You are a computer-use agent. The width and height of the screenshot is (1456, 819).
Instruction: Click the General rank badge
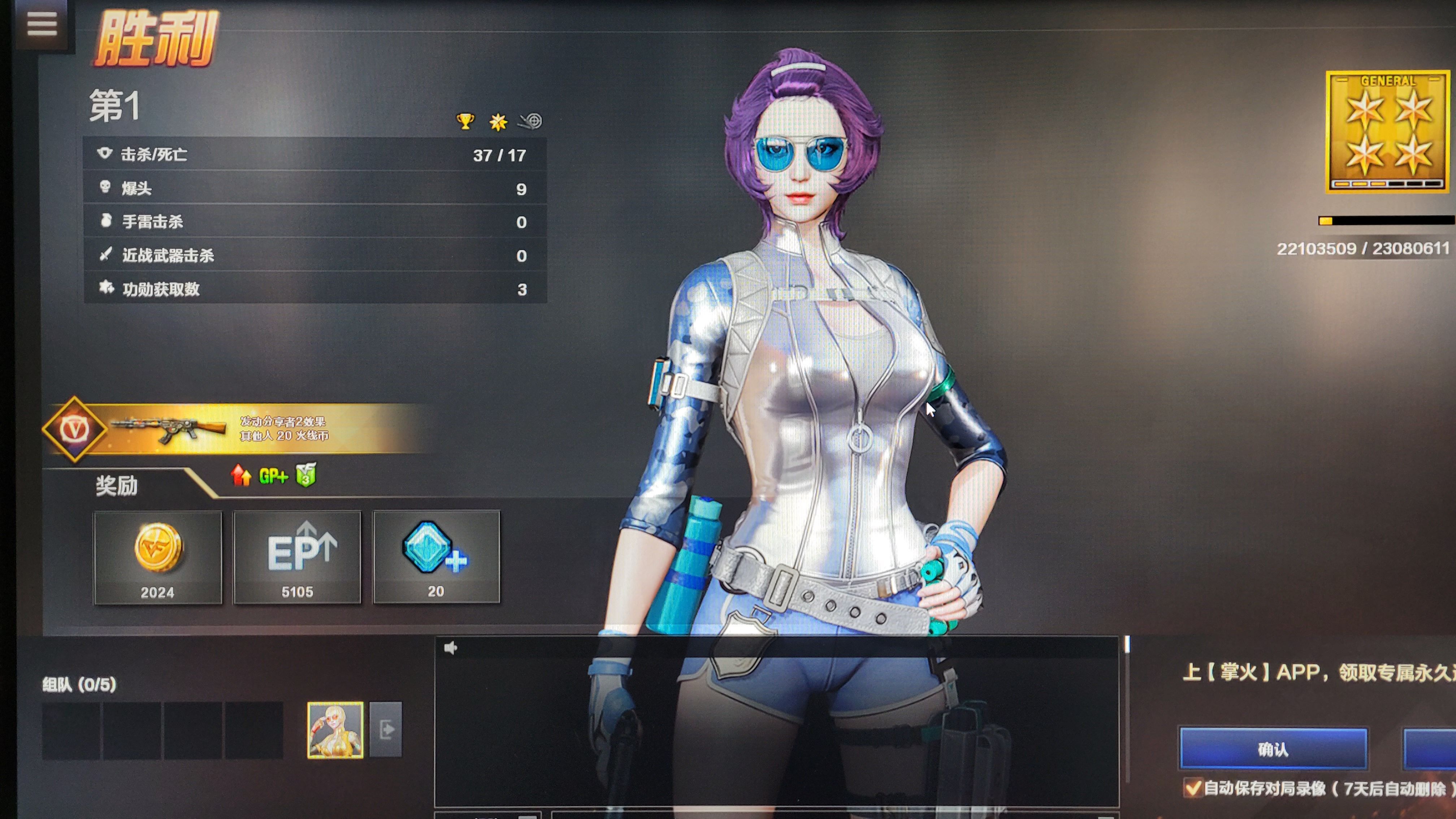coord(1387,131)
